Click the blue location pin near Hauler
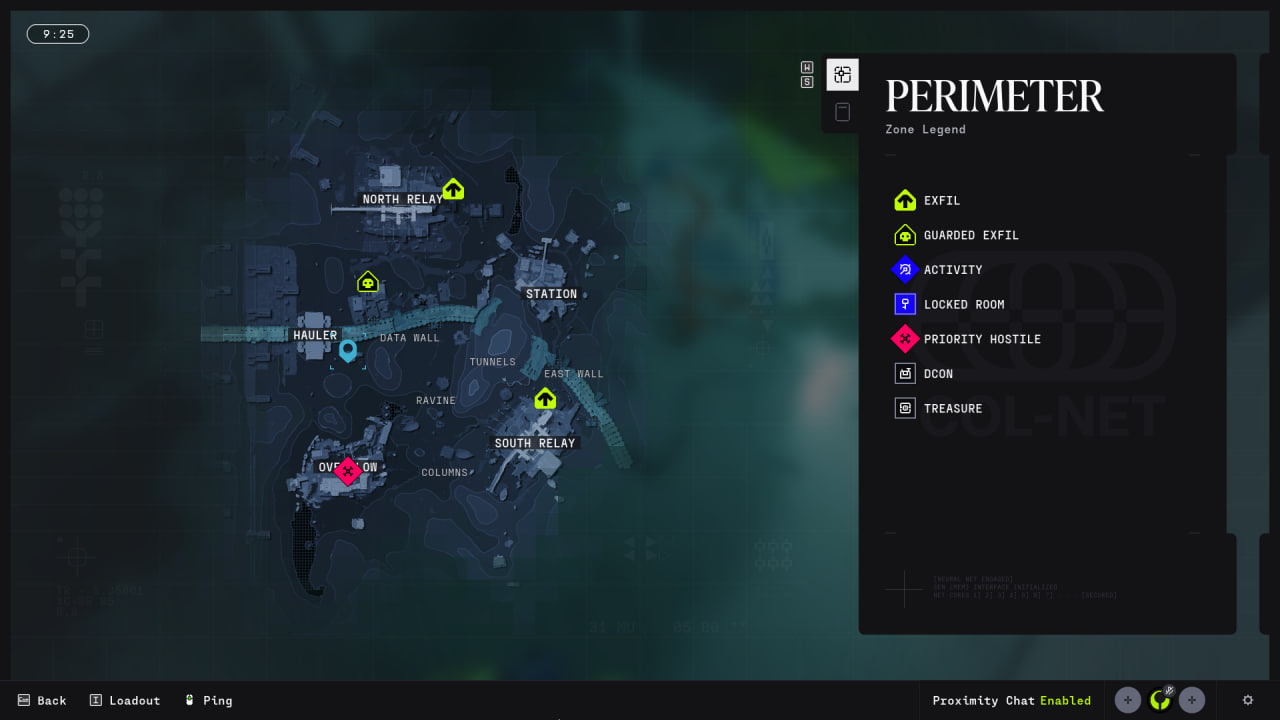The width and height of the screenshot is (1280, 720). pos(348,349)
